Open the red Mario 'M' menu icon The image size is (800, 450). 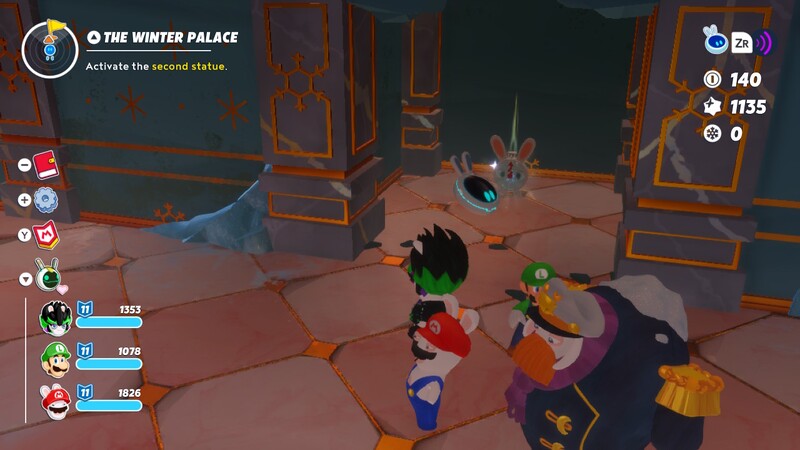coord(47,235)
